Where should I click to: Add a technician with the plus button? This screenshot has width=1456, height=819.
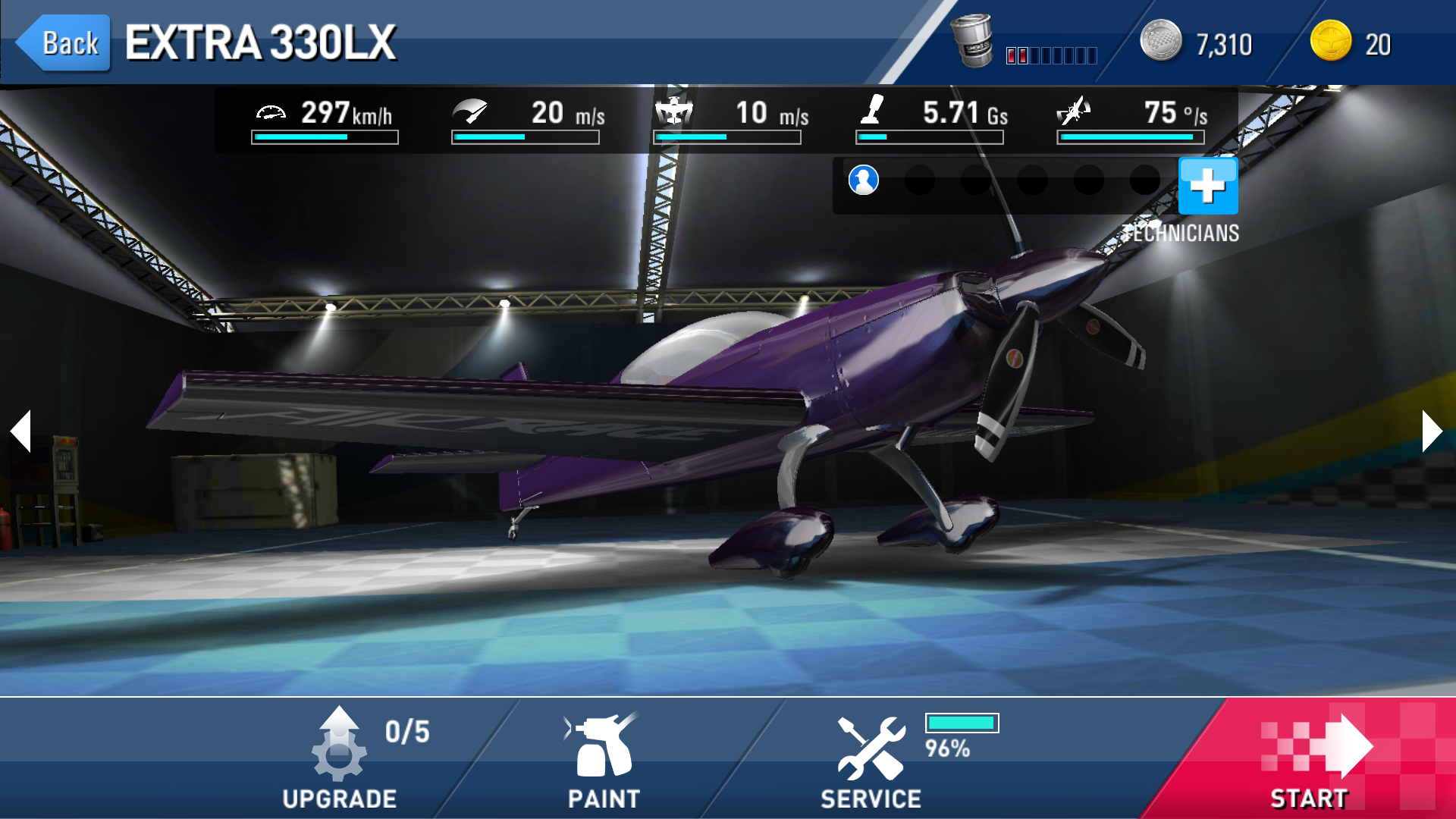click(x=1208, y=186)
